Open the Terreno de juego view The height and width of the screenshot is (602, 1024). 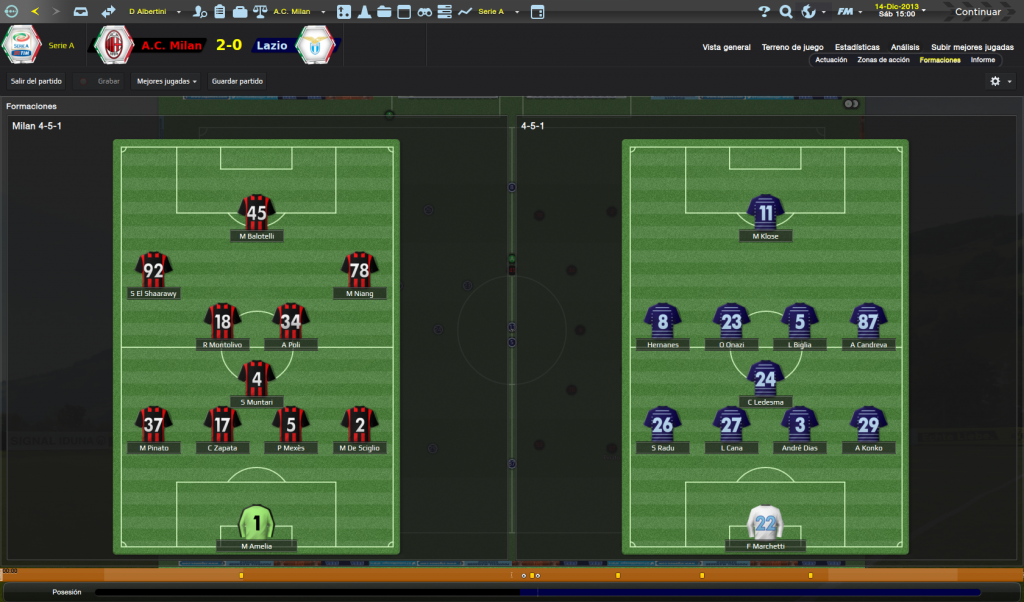pyautogui.click(x=792, y=47)
